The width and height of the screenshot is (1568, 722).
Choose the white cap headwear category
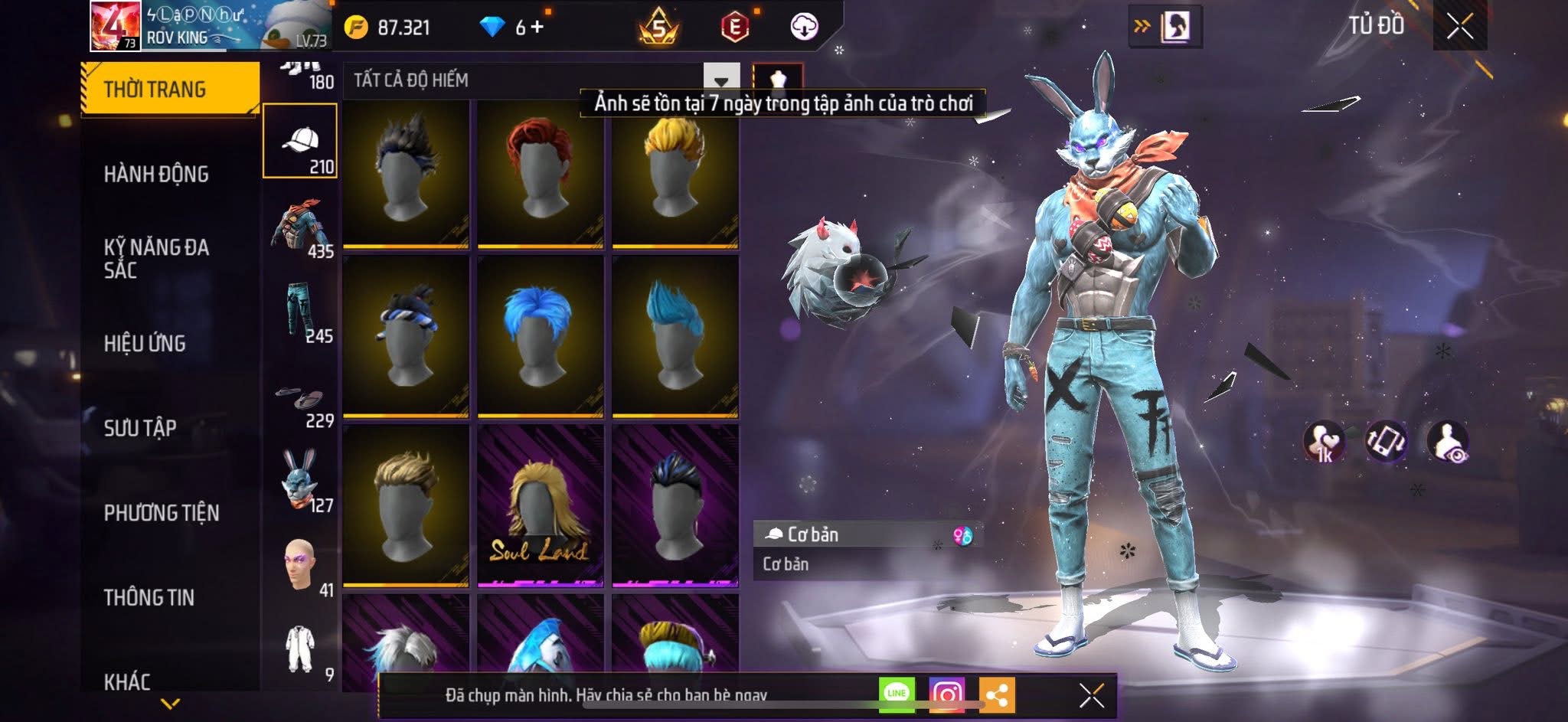[300, 141]
